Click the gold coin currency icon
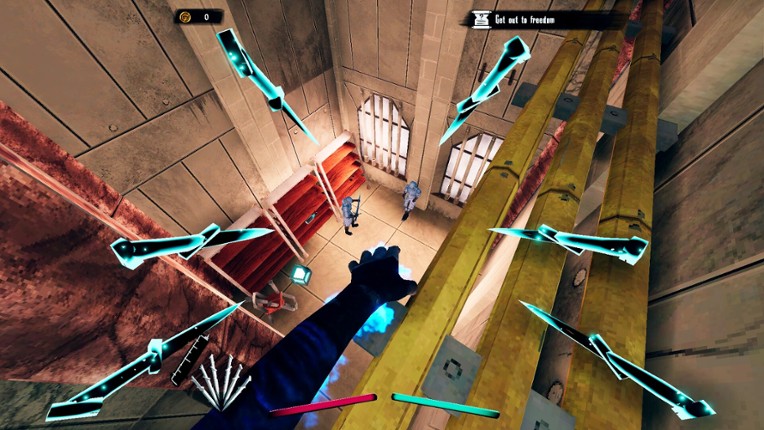Viewport: 764px width, 430px height. coord(186,16)
